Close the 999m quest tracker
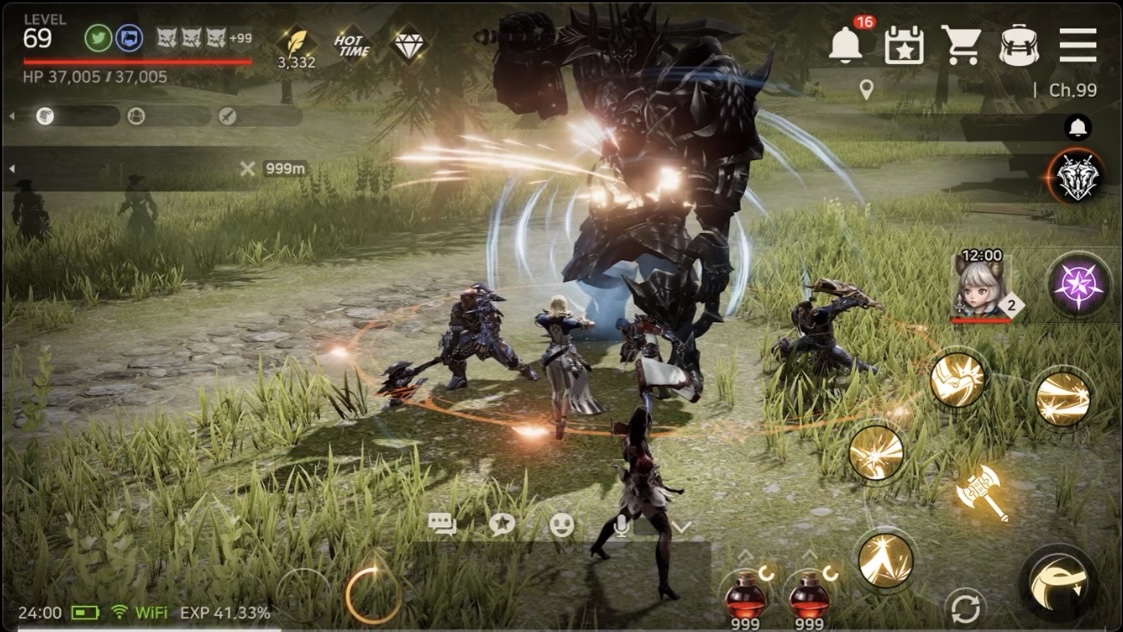Screen dimensions: 1123x632 (x=248, y=169)
